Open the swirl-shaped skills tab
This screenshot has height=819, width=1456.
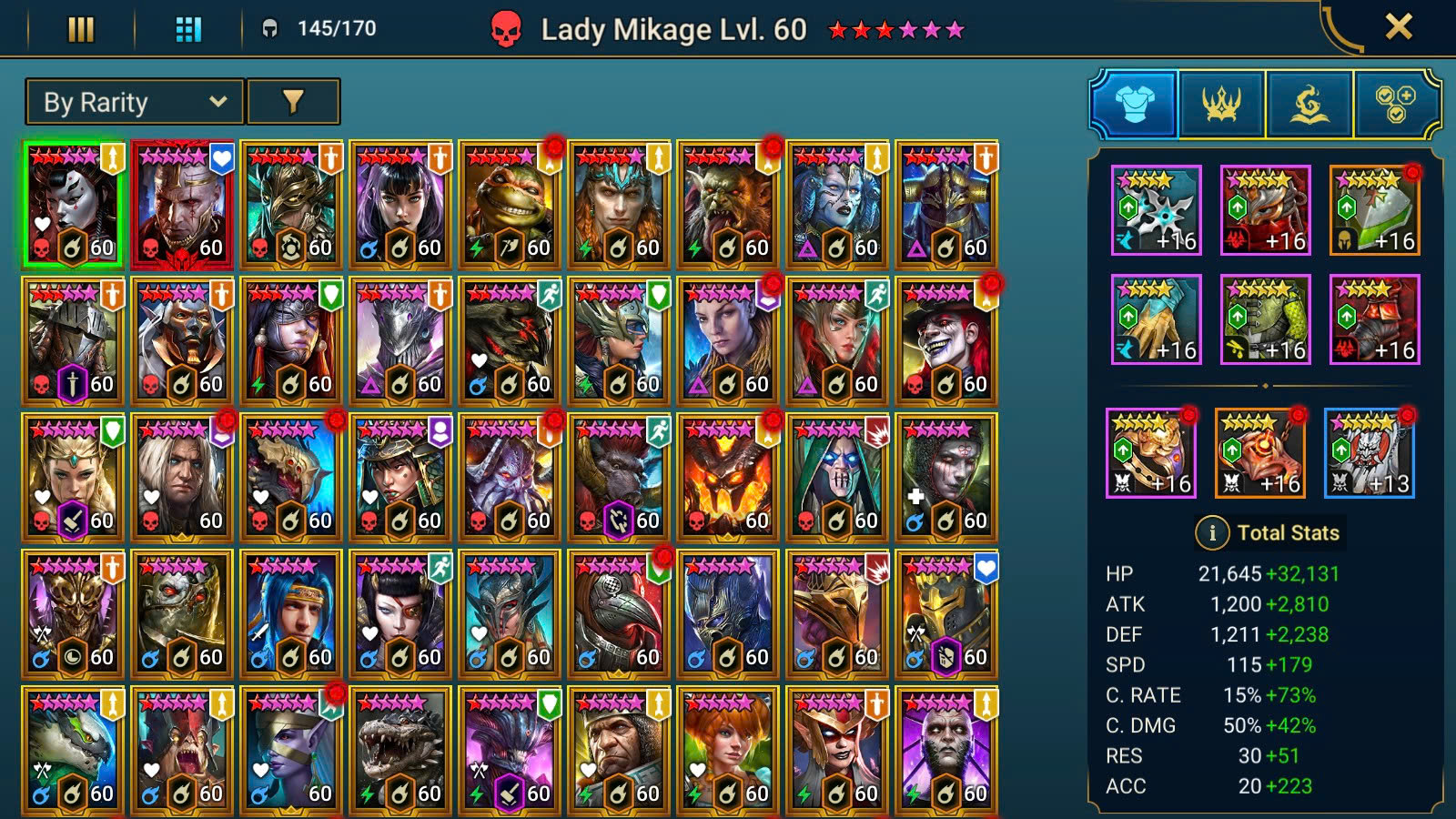(x=1309, y=105)
